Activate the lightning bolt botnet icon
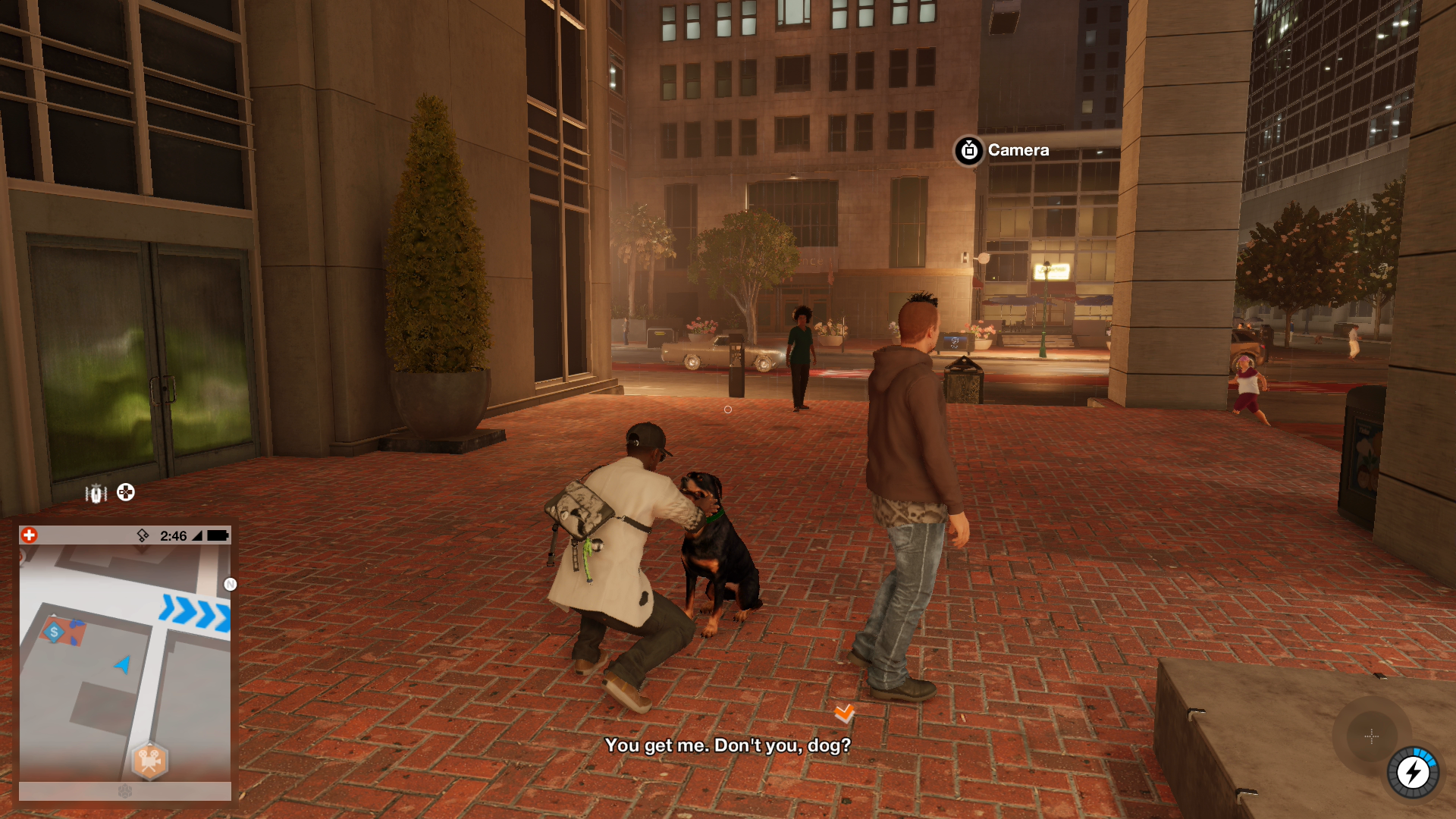 coord(1413,773)
